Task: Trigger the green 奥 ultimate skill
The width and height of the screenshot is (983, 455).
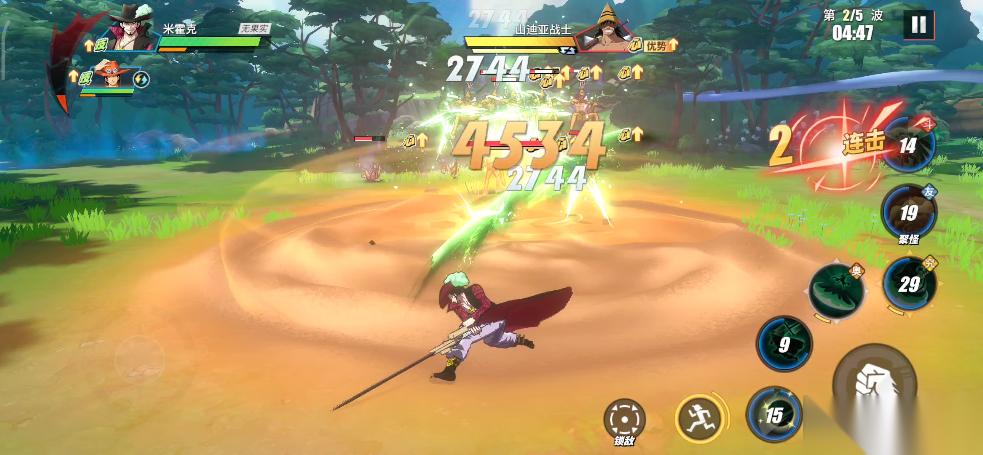Action: 836,291
